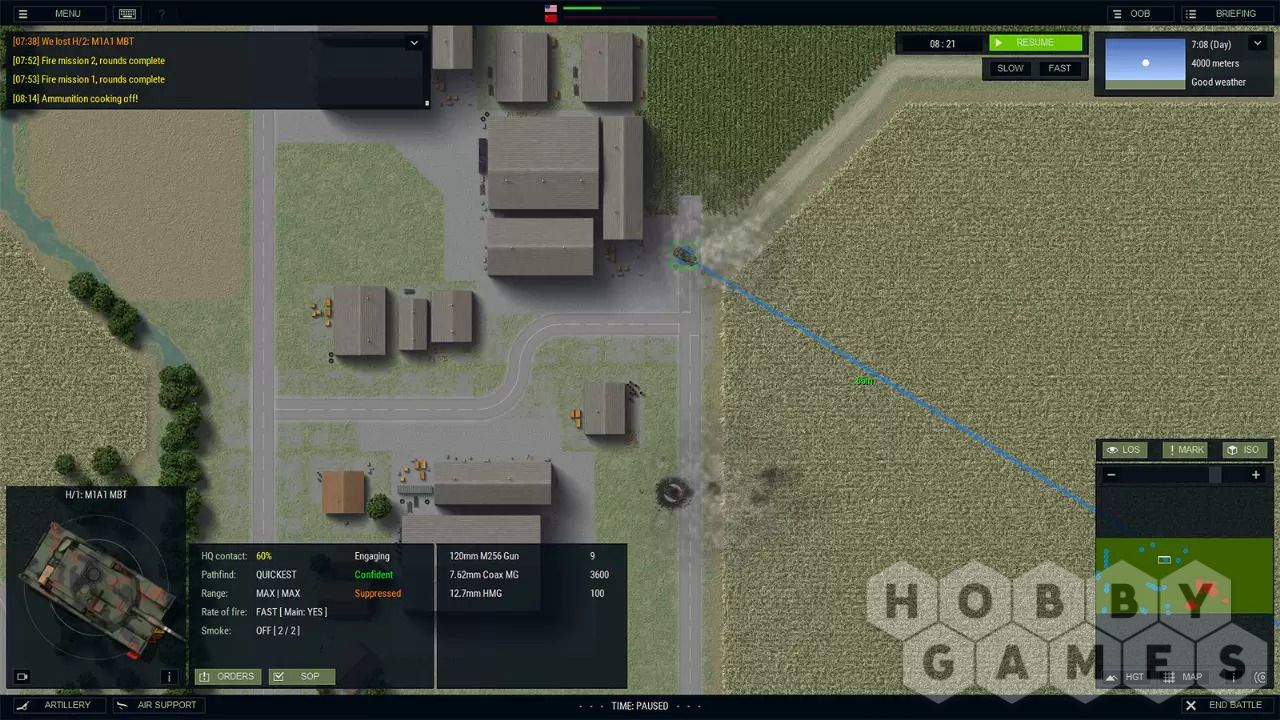This screenshot has width=1280, height=720.
Task: Zoom in with the plus button
Action: coord(1256,475)
